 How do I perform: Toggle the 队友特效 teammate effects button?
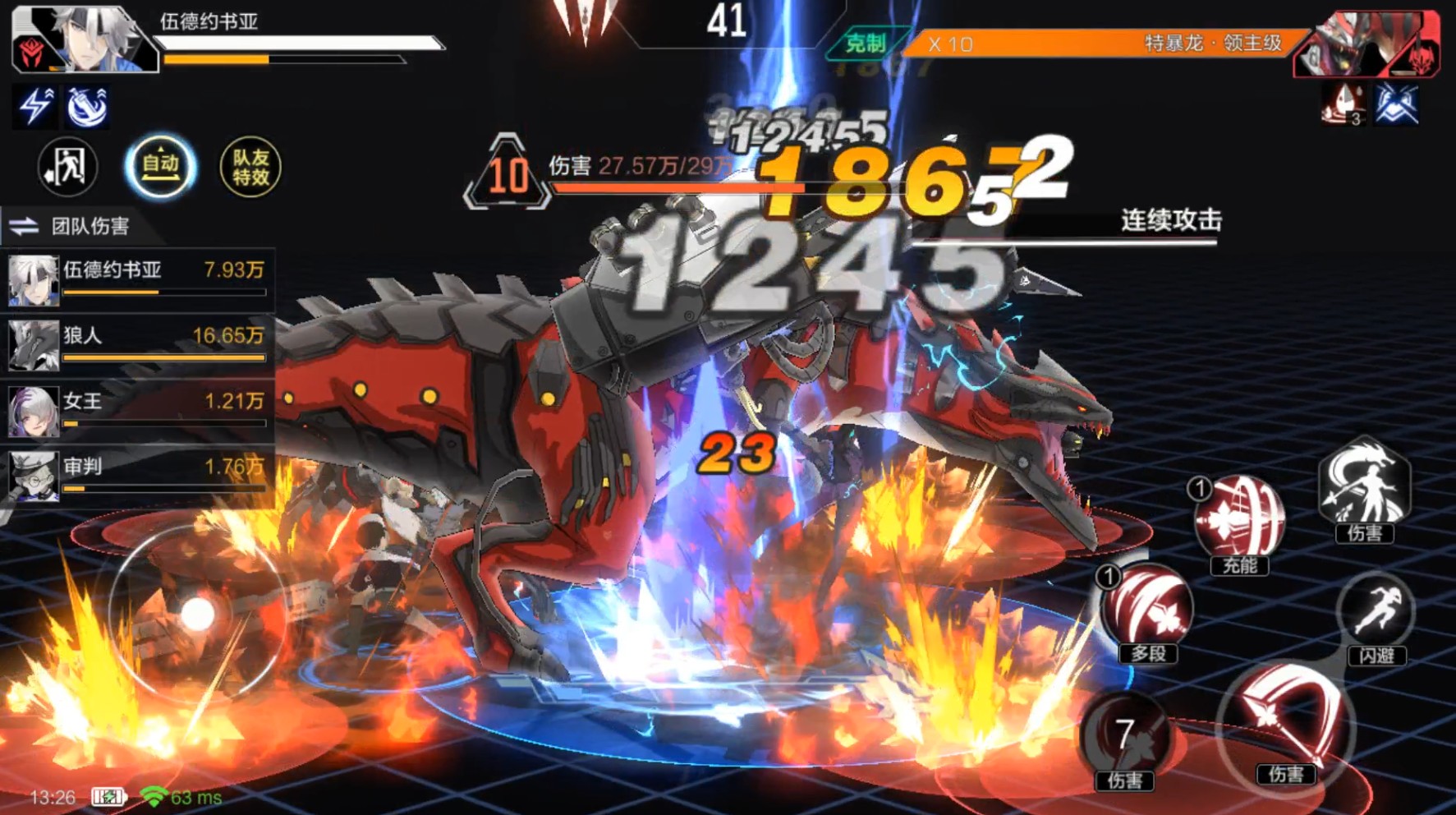[x=250, y=167]
